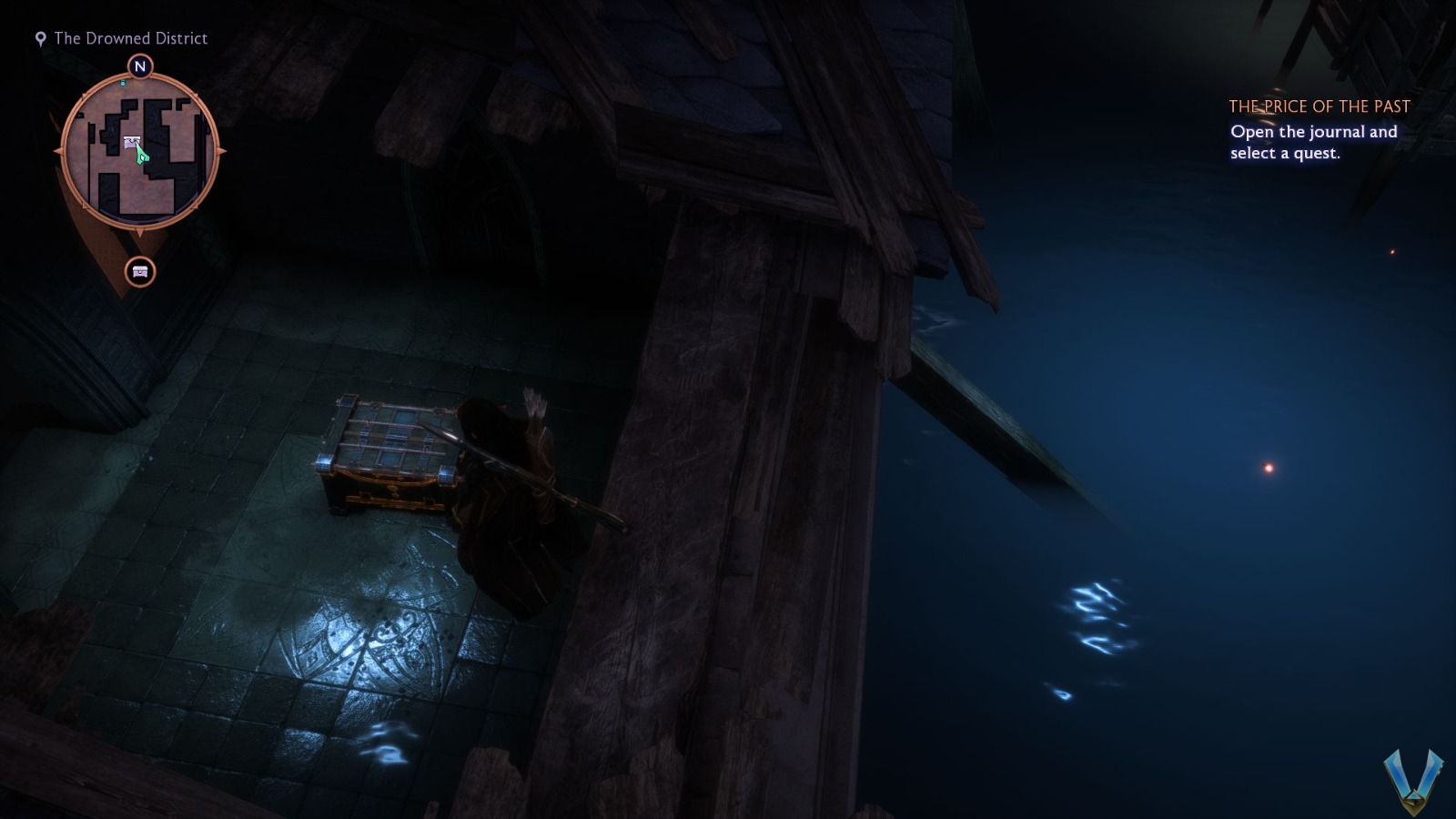Open the quest titled THE PRICE OF THE PAST
1456x819 pixels.
pos(1319,106)
